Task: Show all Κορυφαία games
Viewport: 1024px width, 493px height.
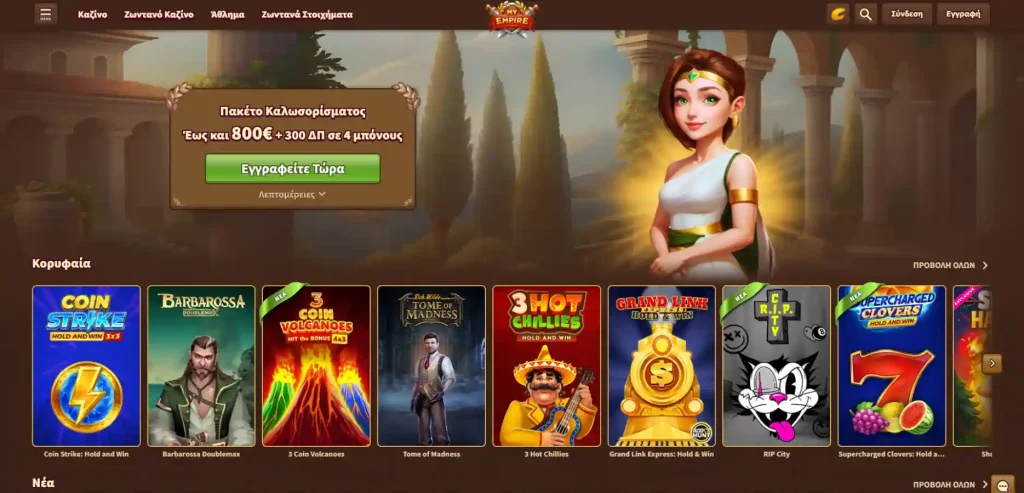Action: tap(950, 266)
